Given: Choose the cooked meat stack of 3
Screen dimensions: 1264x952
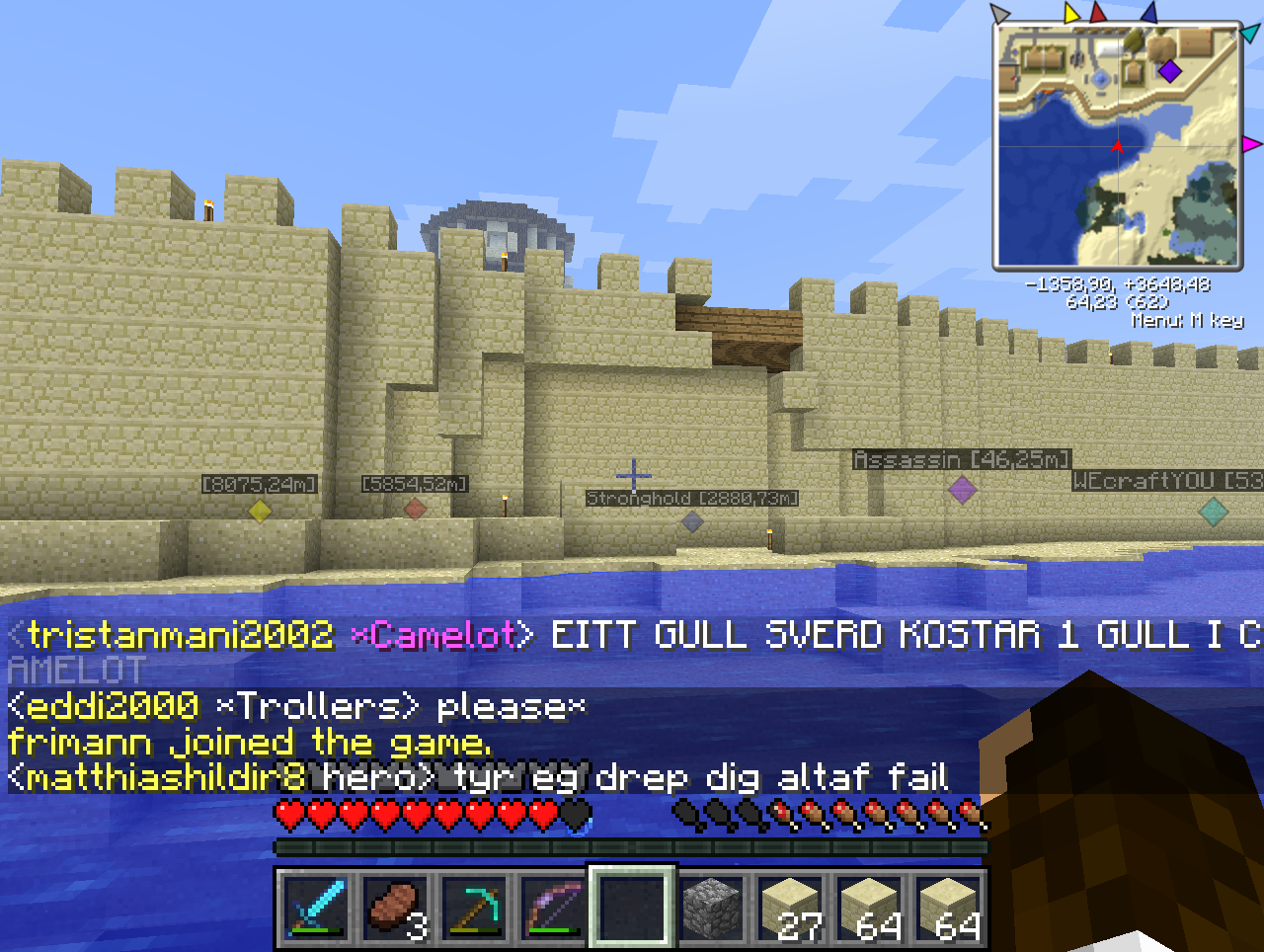Looking at the screenshot, I should pos(395,907).
